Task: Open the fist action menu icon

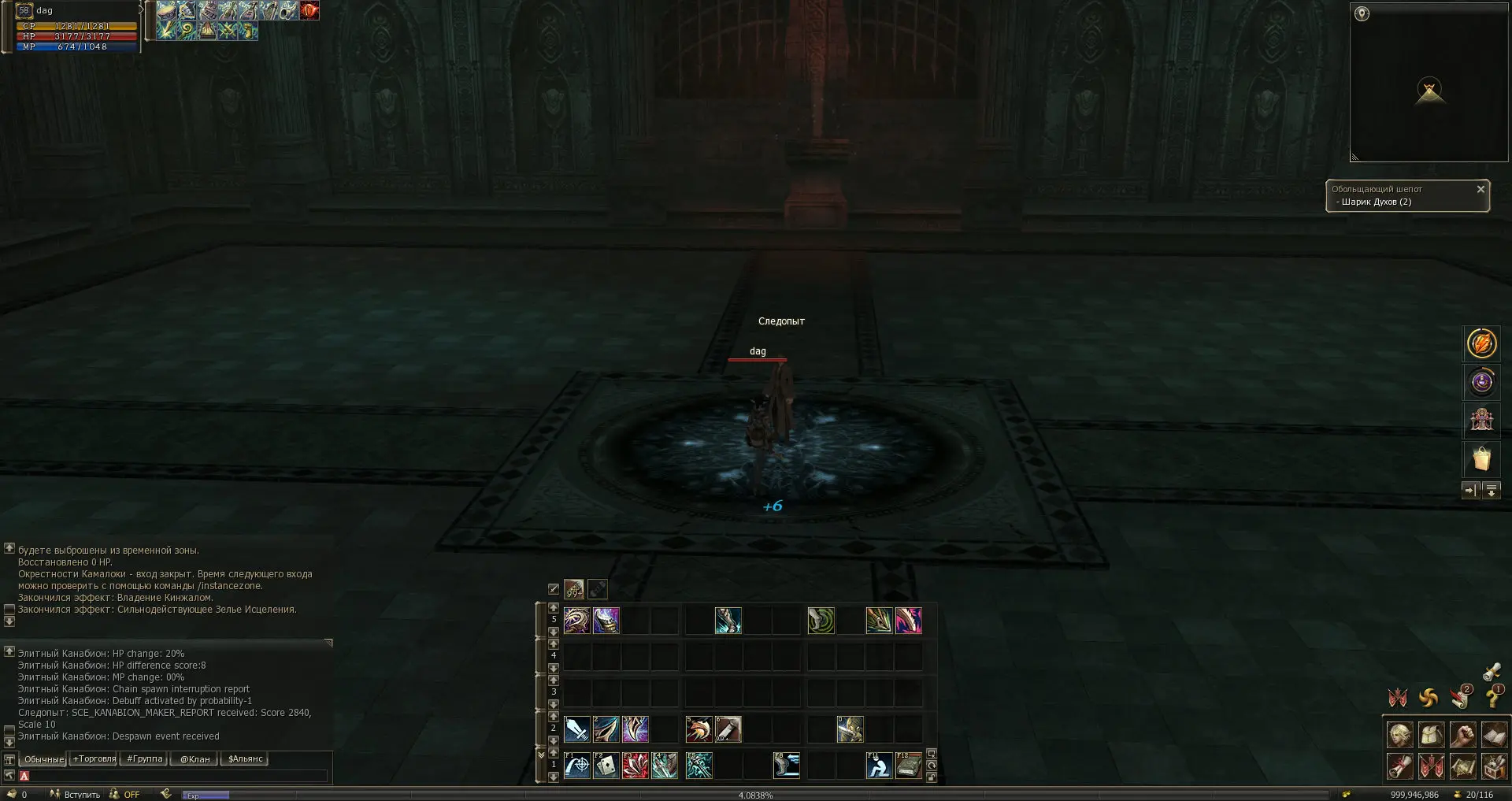Action: pyautogui.click(x=1462, y=735)
